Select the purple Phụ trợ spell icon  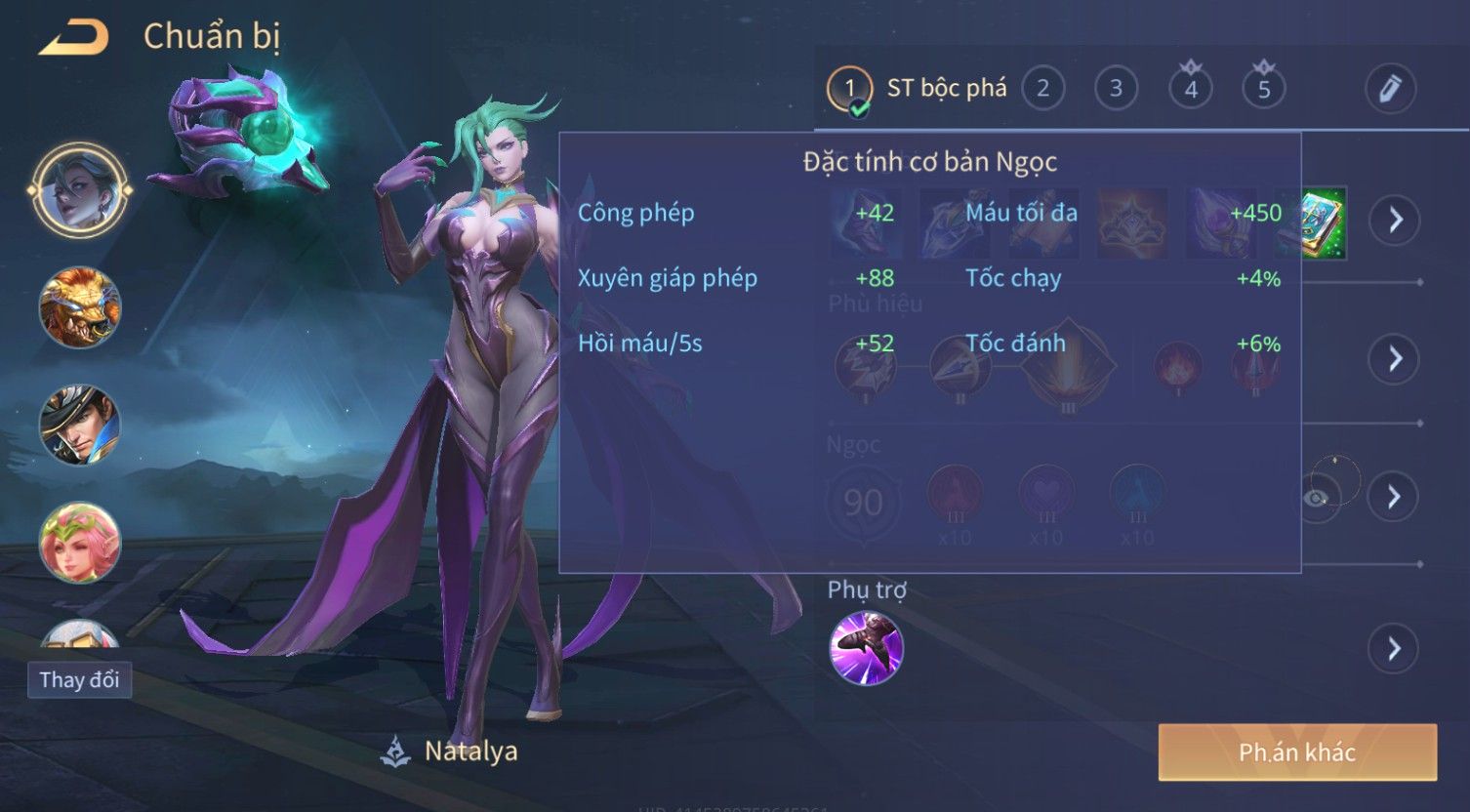coord(866,648)
